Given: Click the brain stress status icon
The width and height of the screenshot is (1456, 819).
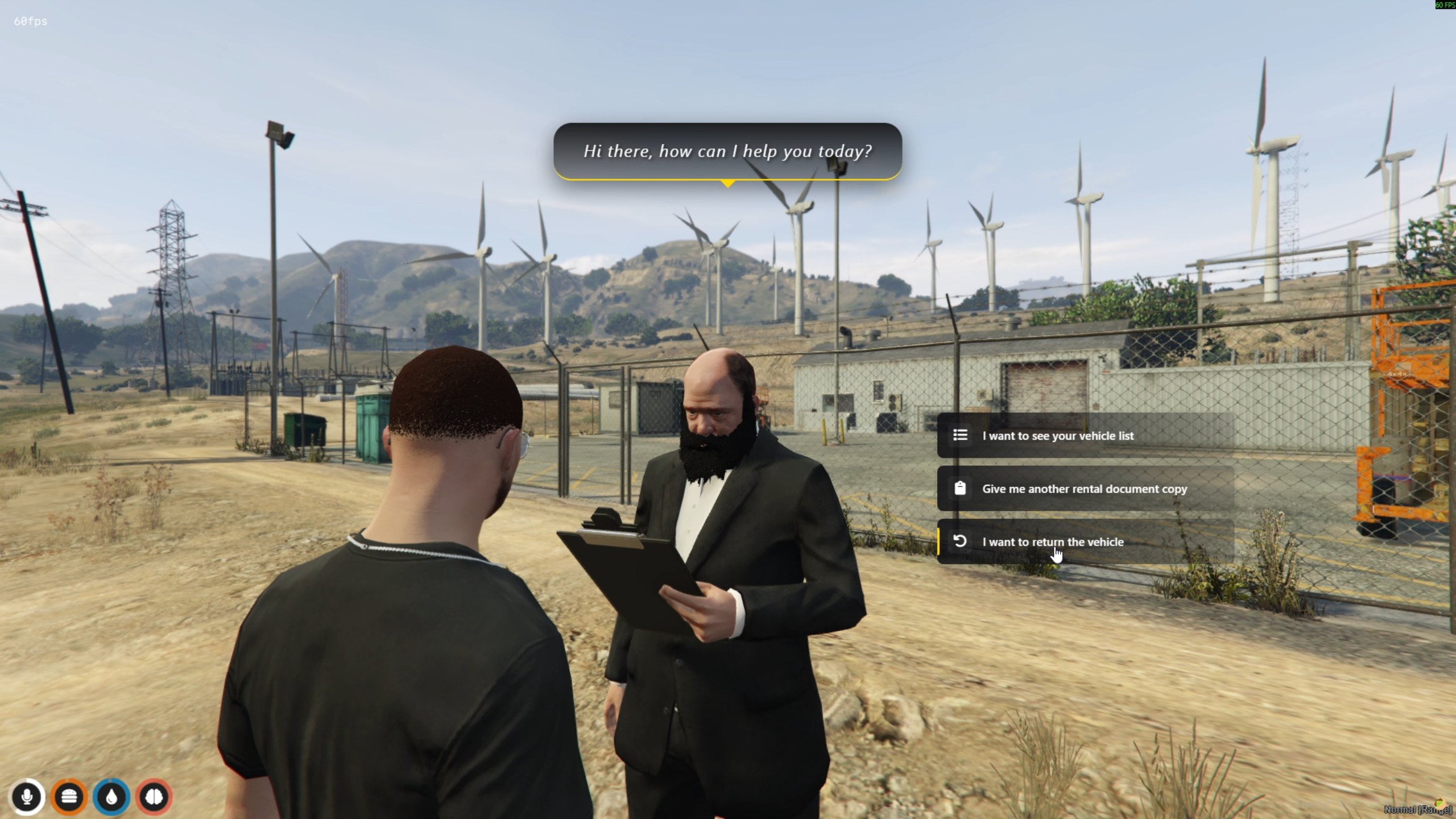Looking at the screenshot, I should 154,797.
